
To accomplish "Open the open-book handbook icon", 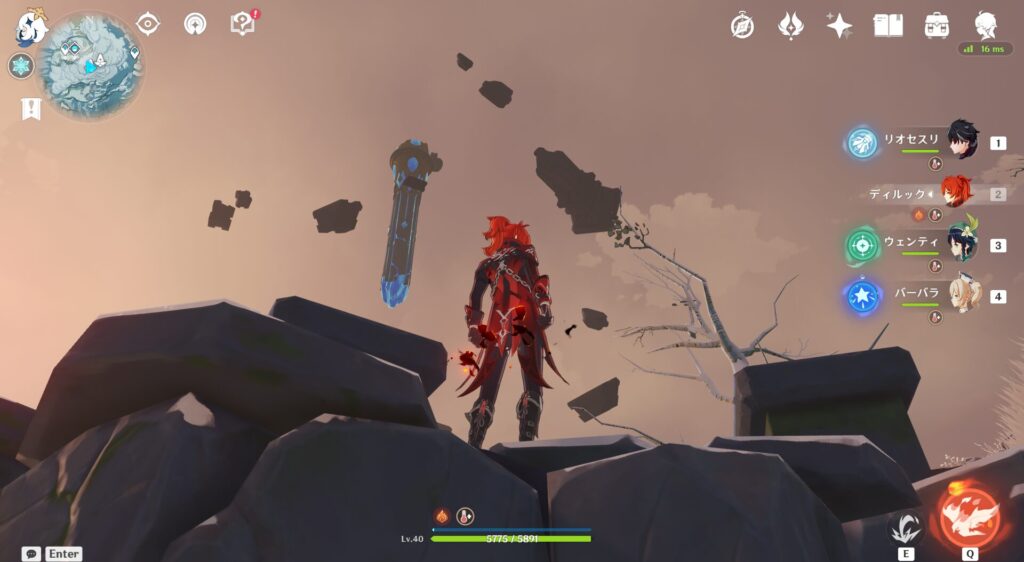I will (x=888, y=26).
